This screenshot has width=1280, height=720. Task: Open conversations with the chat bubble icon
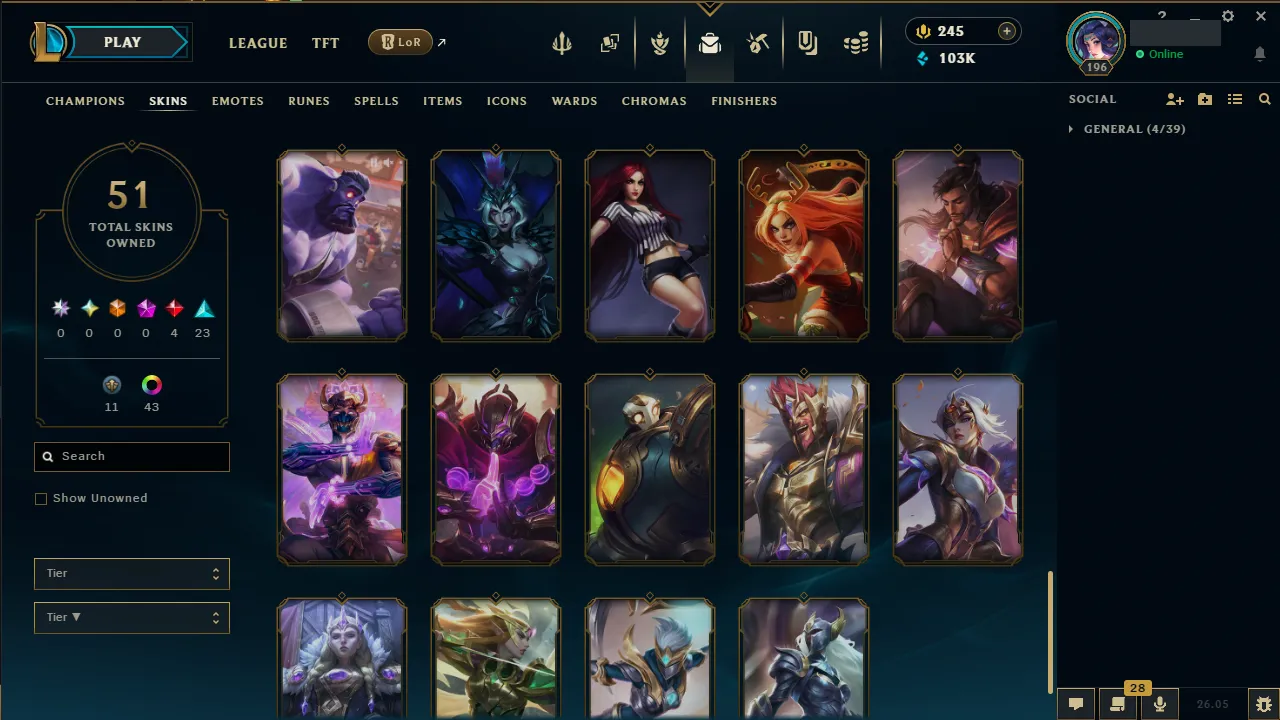click(x=1075, y=704)
